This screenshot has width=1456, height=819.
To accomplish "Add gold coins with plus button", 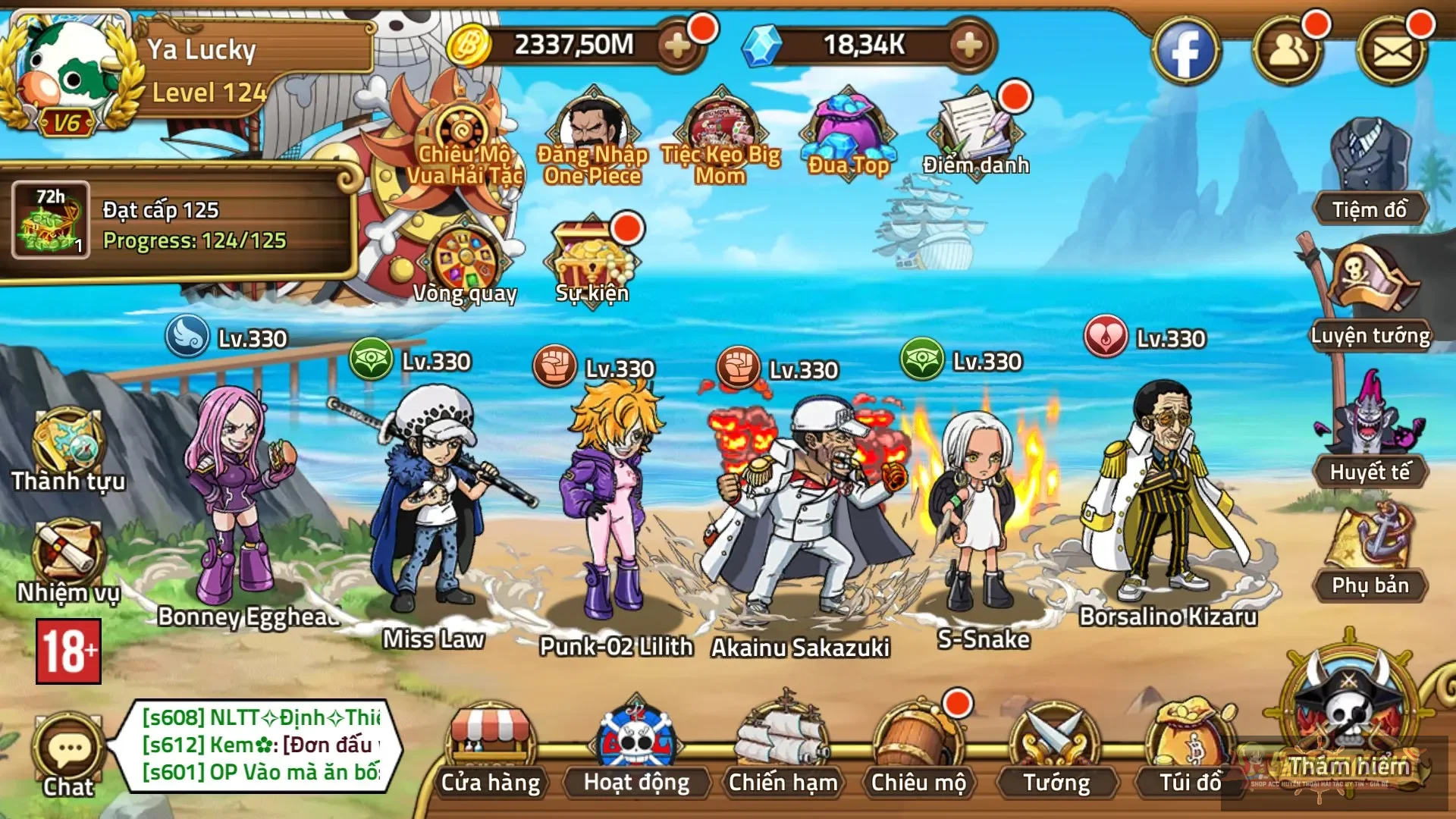I will pyautogui.click(x=677, y=46).
